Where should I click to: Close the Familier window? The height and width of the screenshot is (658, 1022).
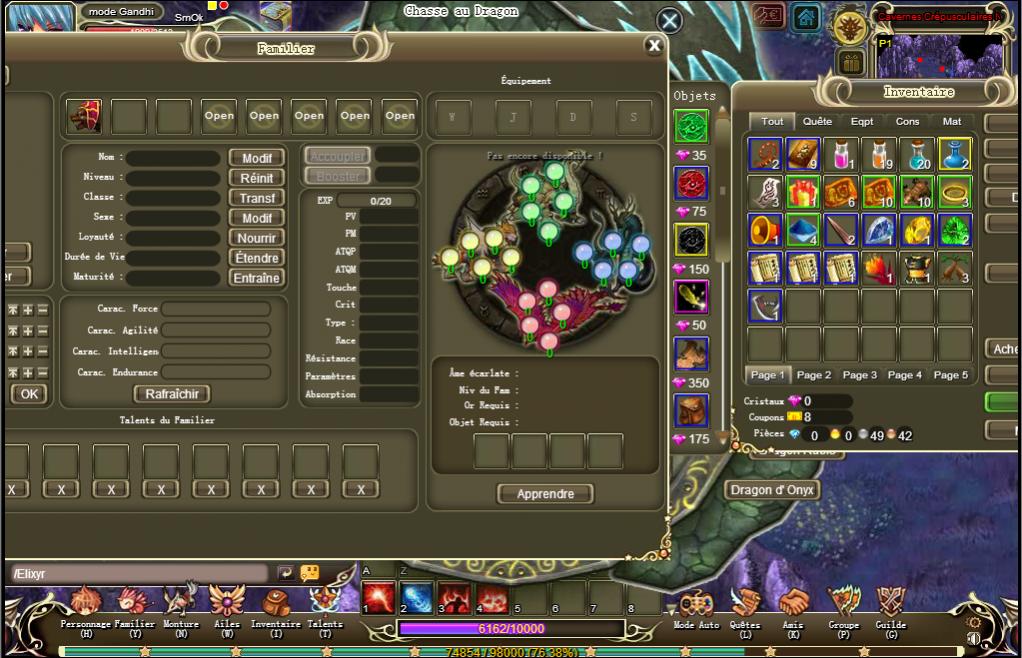654,45
